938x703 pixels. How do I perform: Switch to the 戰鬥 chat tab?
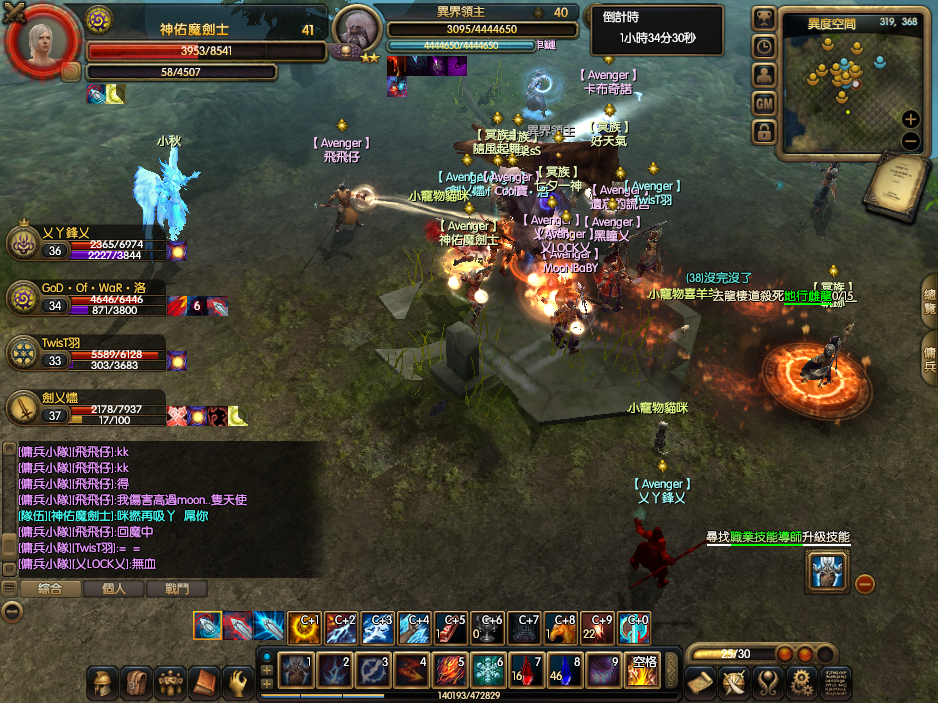point(176,589)
